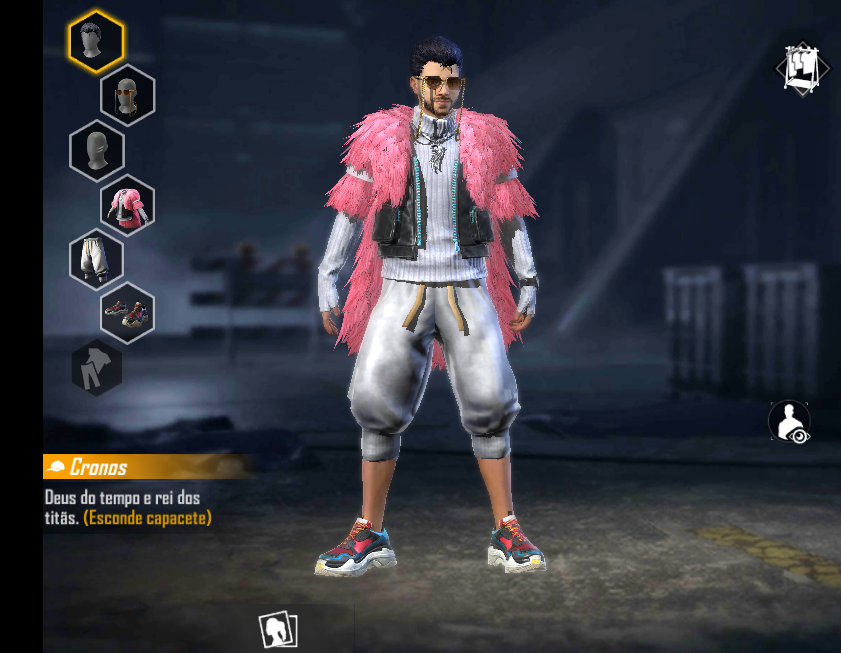Open the character cards icon at bottom
The image size is (841, 653).
pyautogui.click(x=277, y=630)
